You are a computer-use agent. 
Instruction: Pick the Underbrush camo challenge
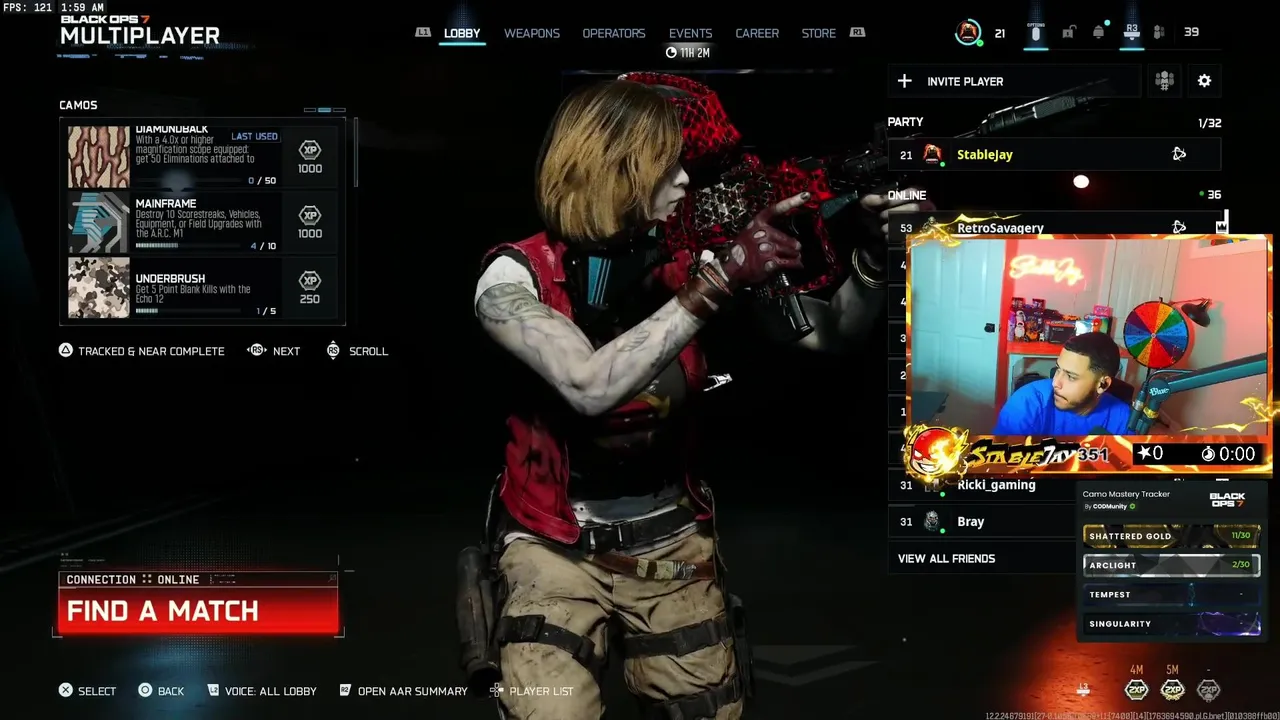pyautogui.click(x=203, y=288)
